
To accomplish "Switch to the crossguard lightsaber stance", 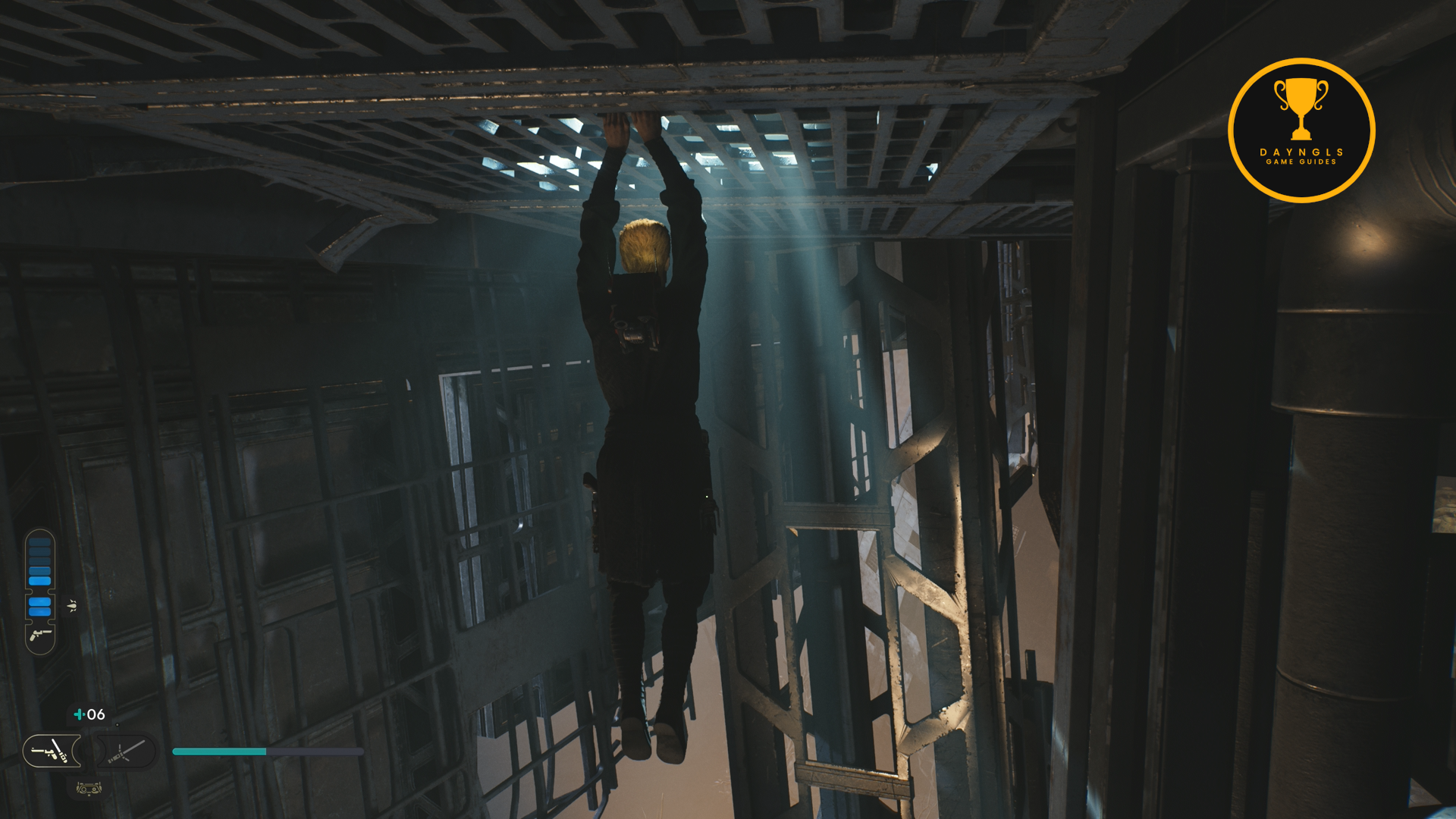I will point(127,751).
